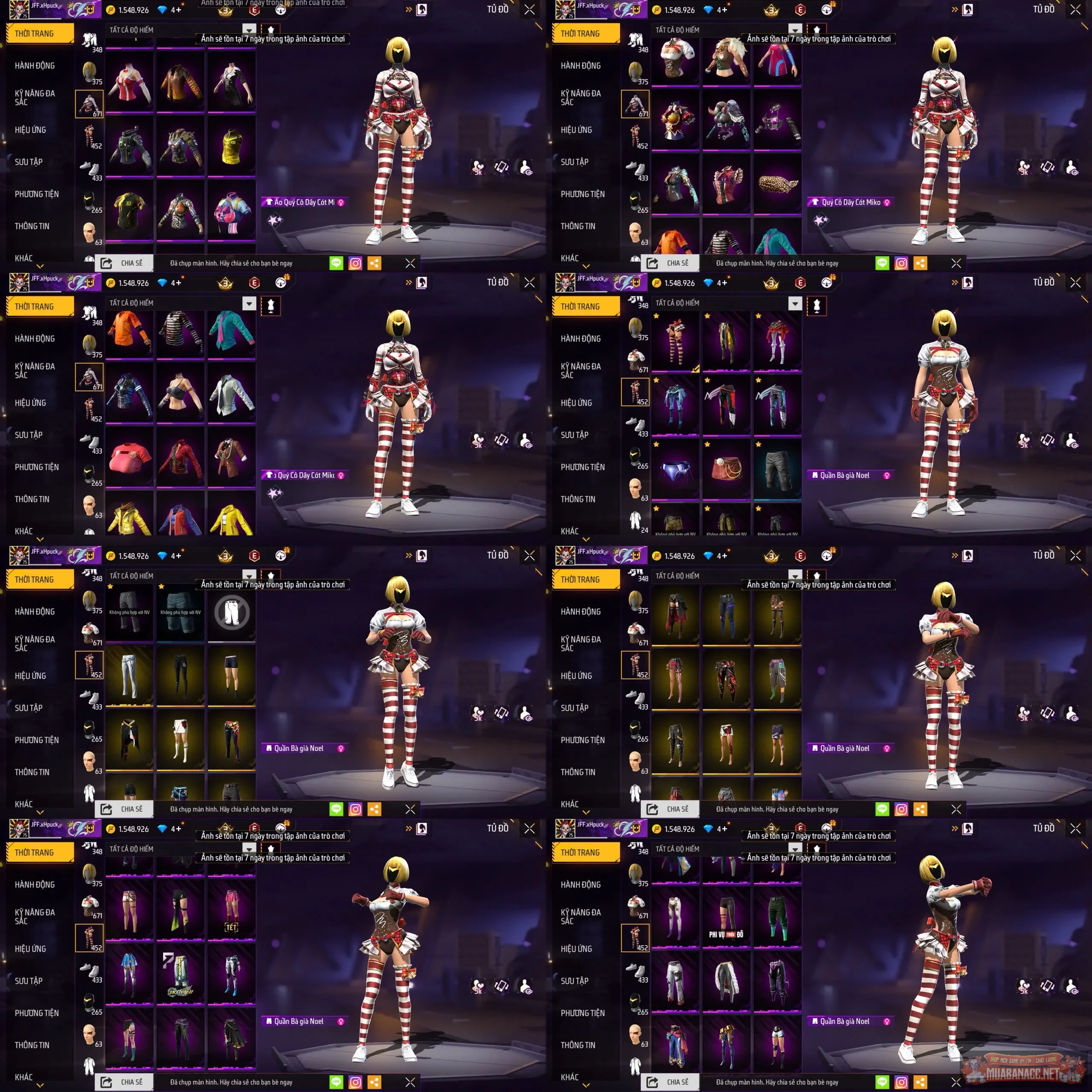Select the pants marked PHI VỤ ĐỎ
This screenshot has height=1092, width=1092.
[x=726, y=916]
